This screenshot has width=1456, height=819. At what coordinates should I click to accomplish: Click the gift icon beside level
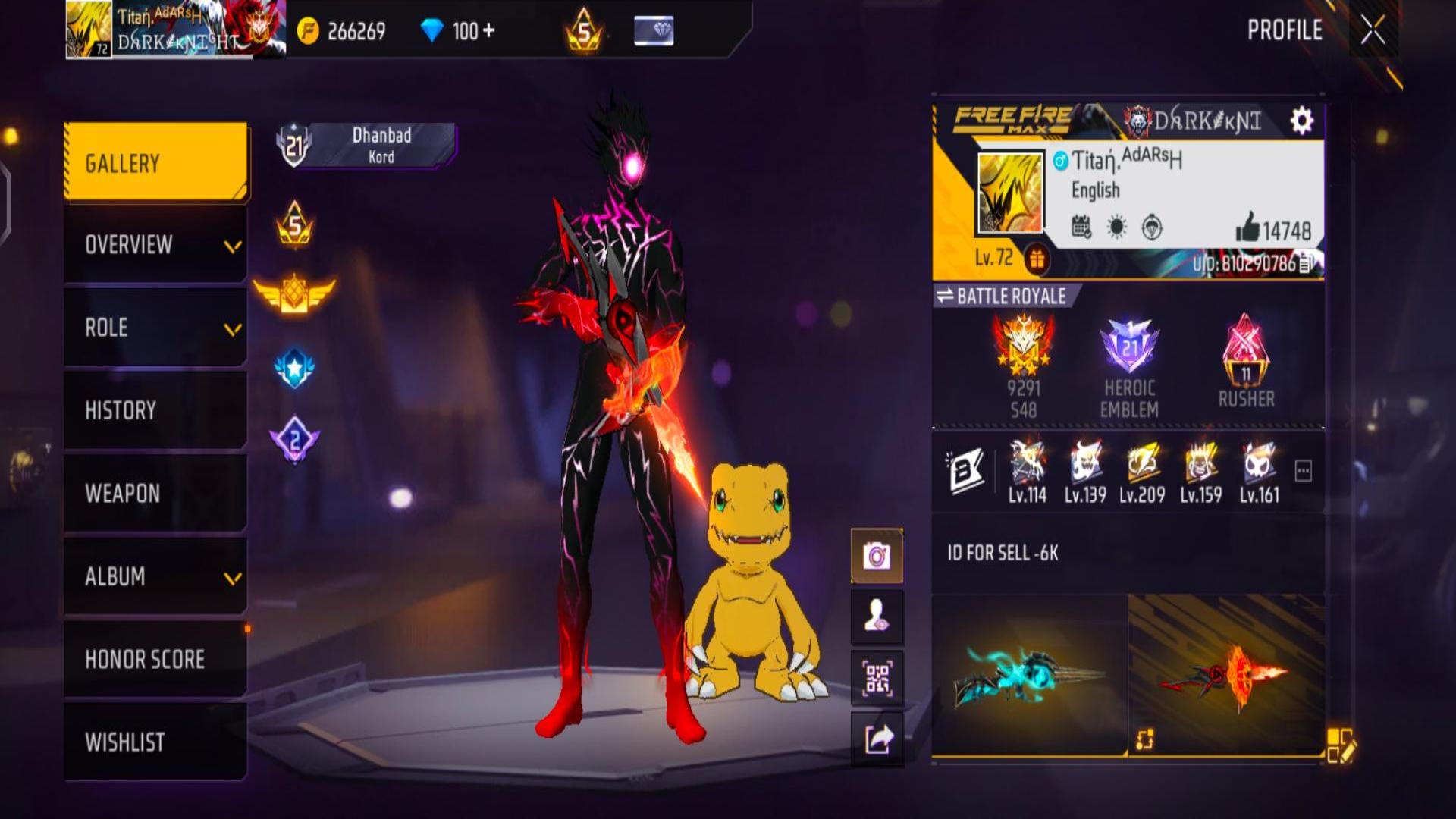click(1037, 259)
